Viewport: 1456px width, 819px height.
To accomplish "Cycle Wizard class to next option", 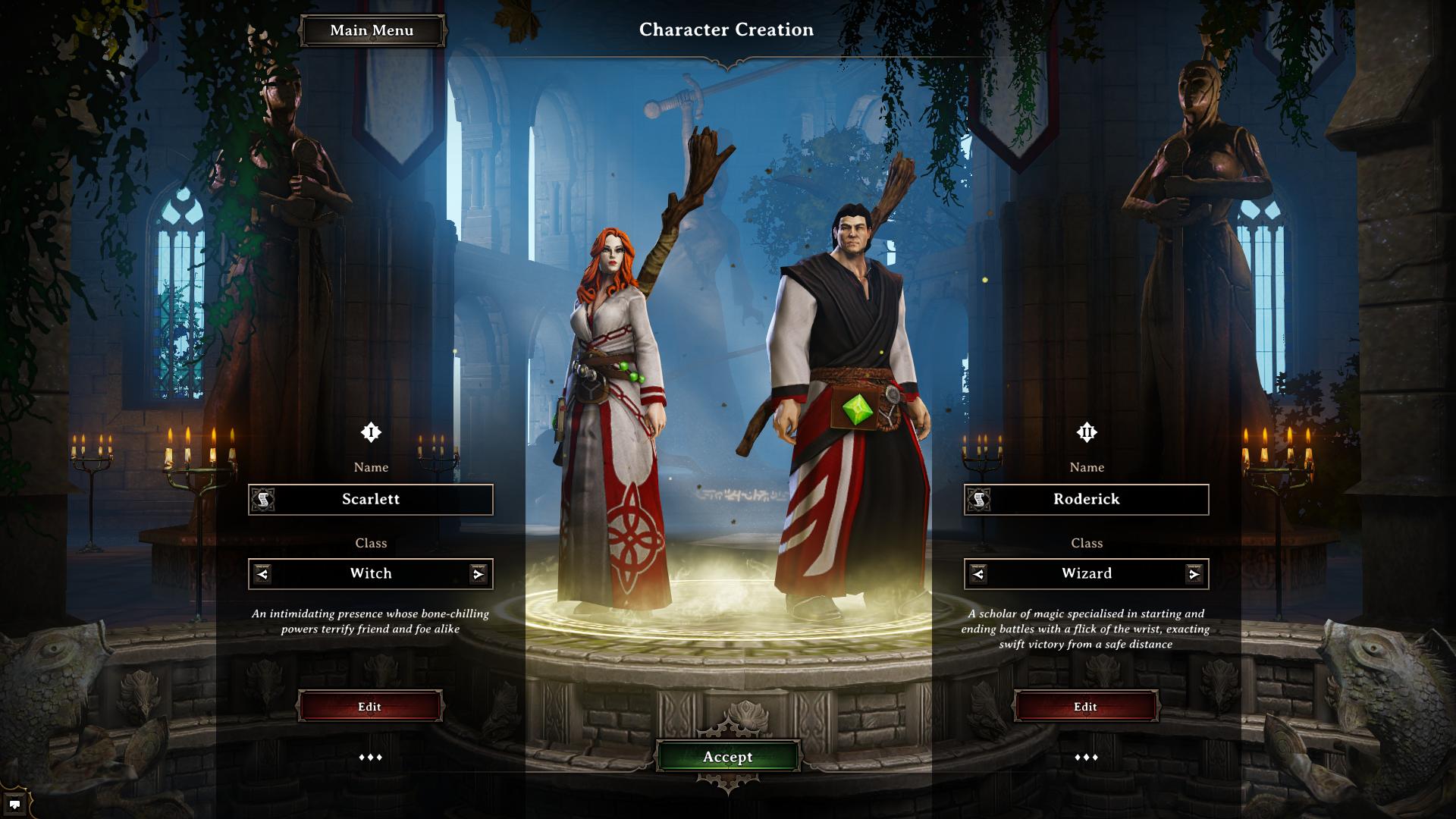I will click(1194, 574).
